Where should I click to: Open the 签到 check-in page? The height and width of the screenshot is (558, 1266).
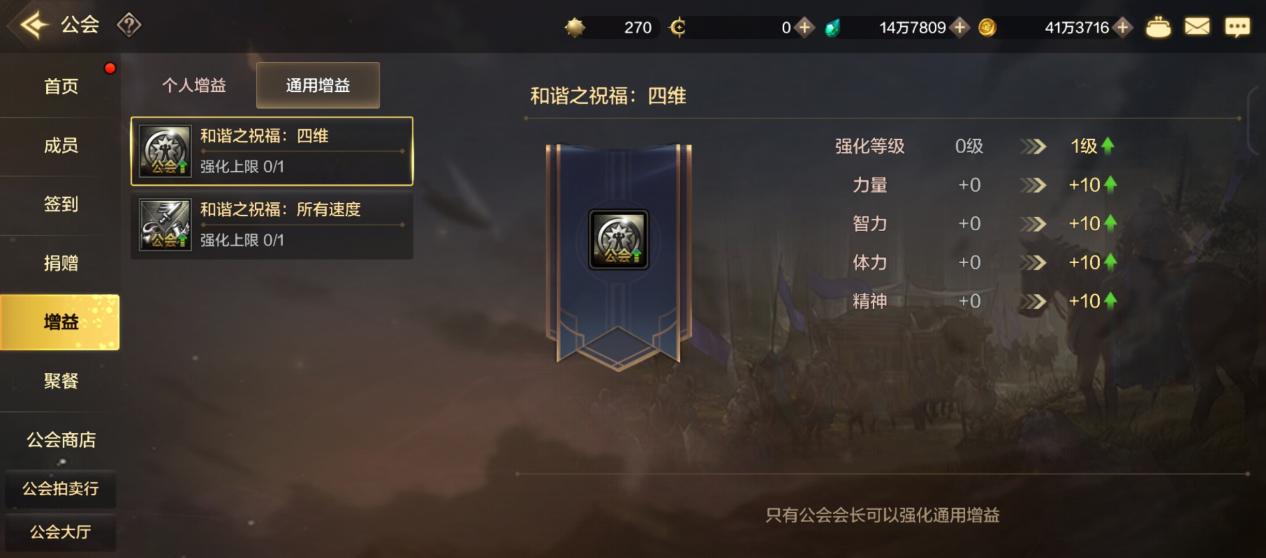pyautogui.click(x=60, y=205)
